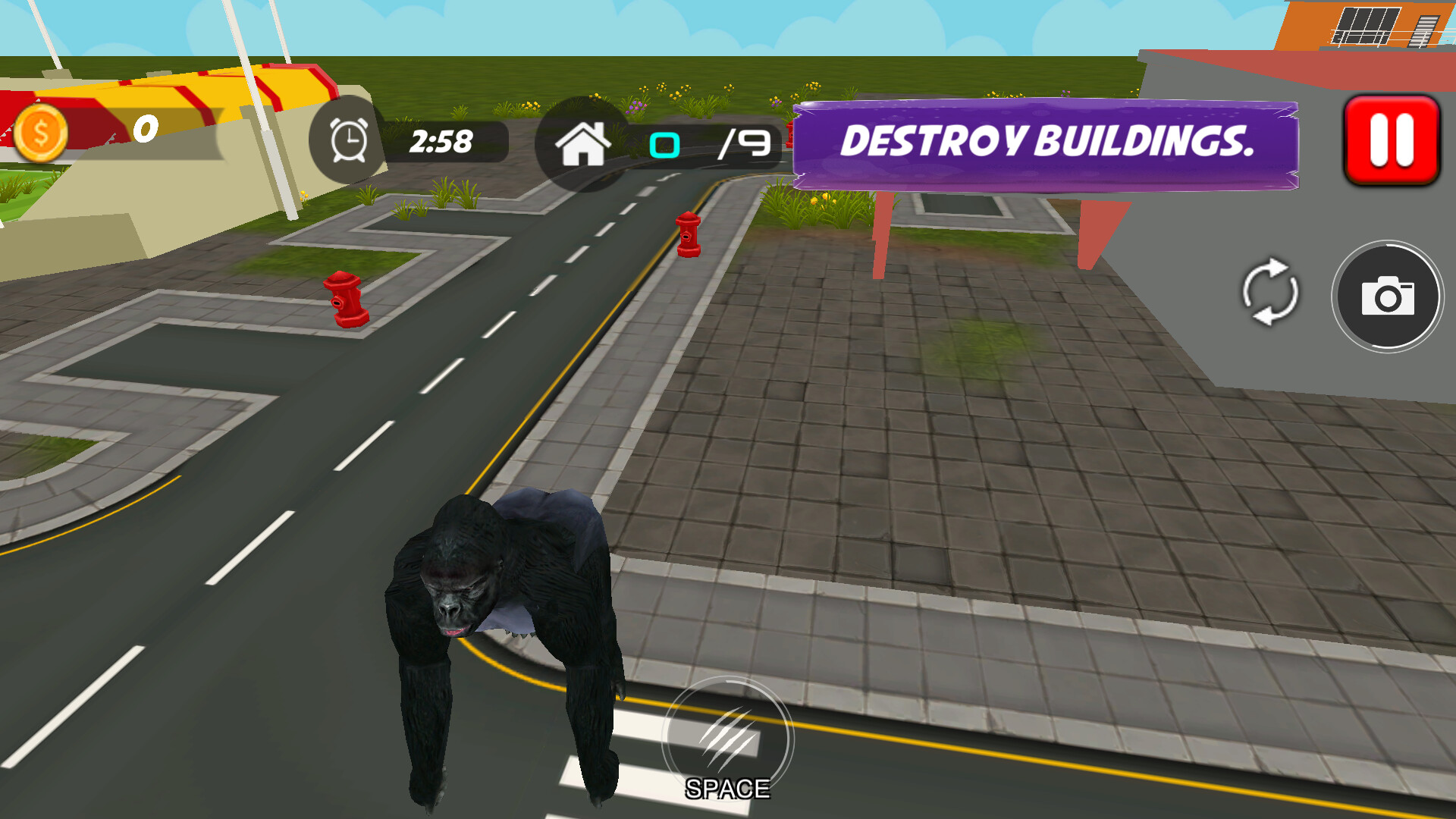Click the home icon beside the building counter

click(584, 144)
